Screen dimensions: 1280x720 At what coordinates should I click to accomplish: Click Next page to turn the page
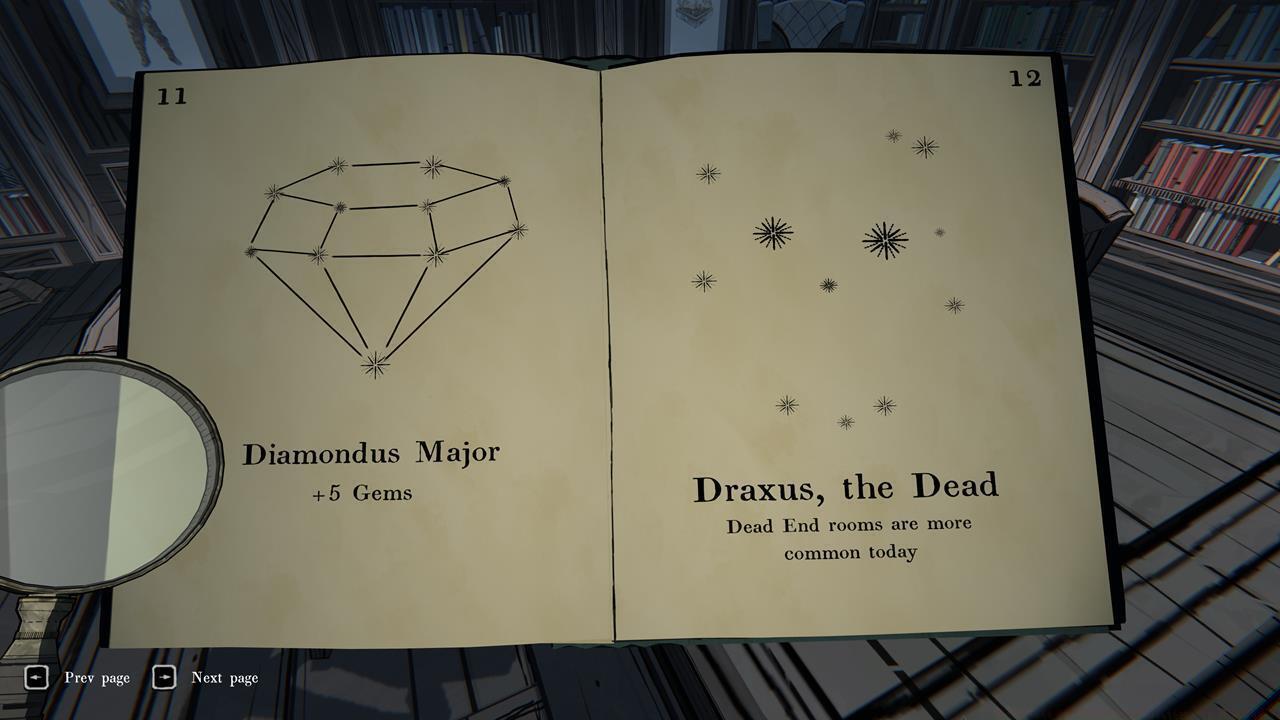222,677
